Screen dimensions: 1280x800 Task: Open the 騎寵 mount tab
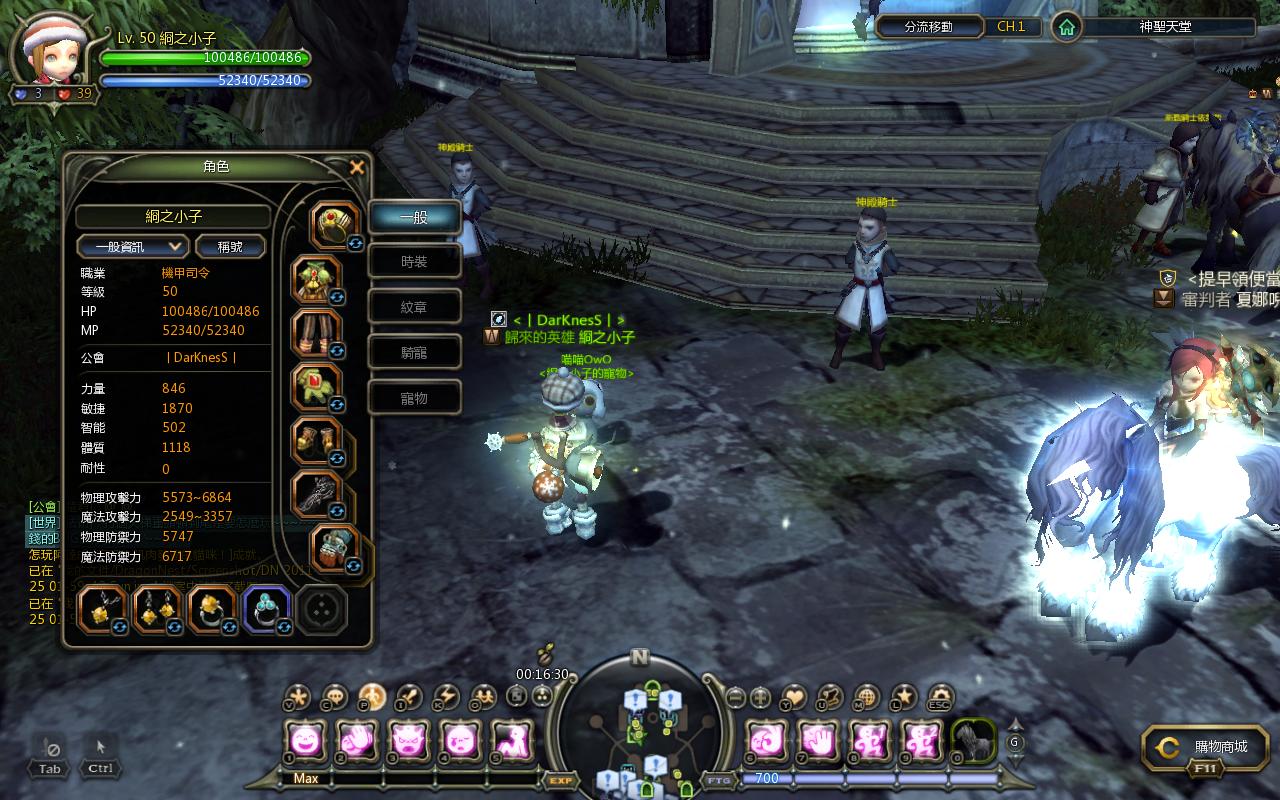(x=415, y=352)
